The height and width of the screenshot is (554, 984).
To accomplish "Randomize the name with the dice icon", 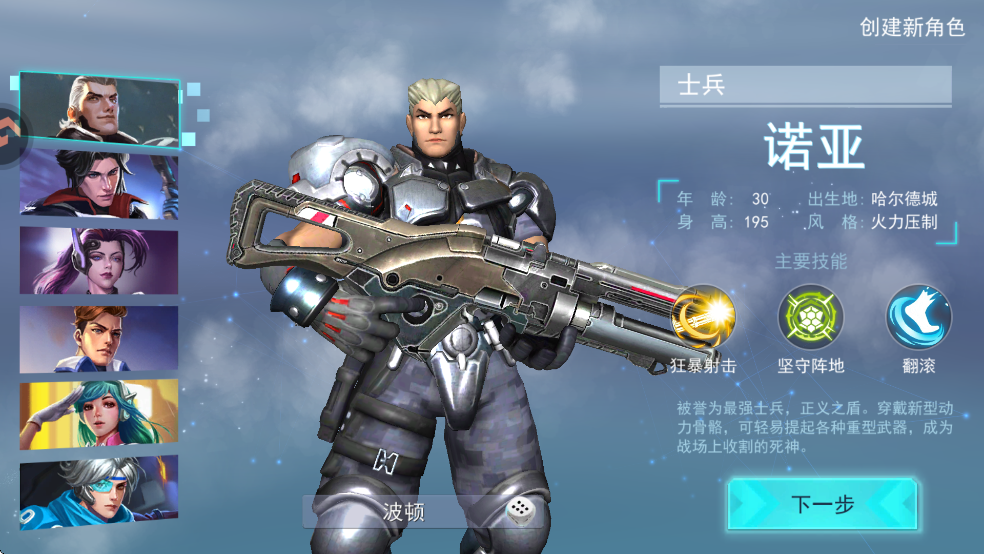I will coord(518,512).
